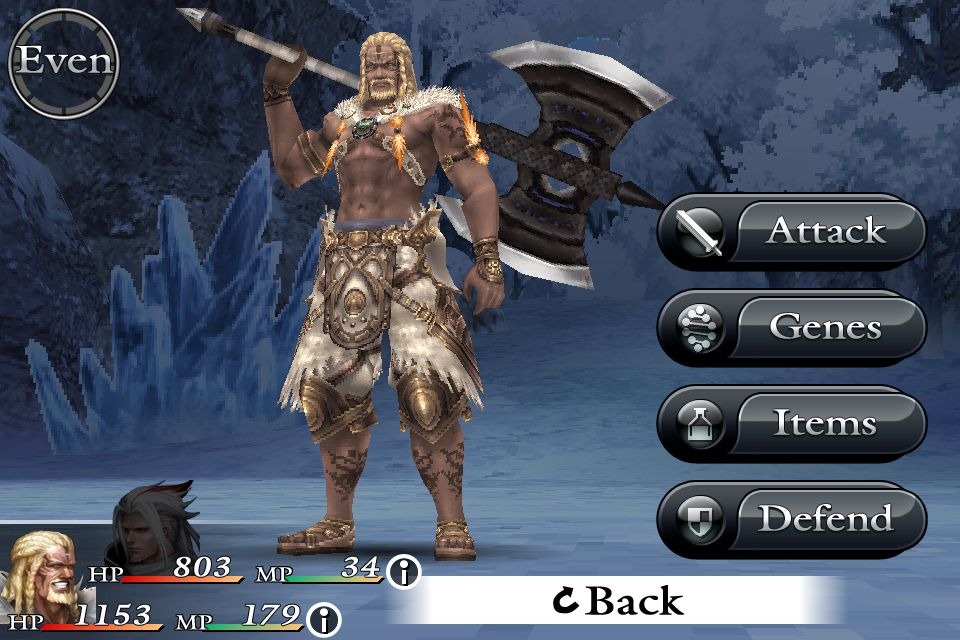Screen dimensions: 960x640
Task: Go back with the Back button
Action: pos(618,600)
